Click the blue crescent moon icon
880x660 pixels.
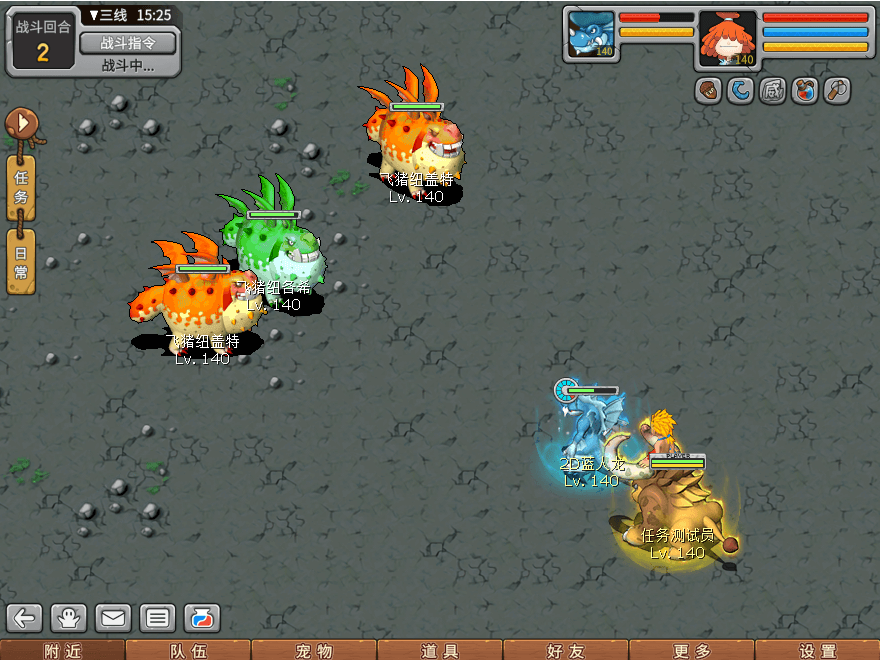coord(741,90)
